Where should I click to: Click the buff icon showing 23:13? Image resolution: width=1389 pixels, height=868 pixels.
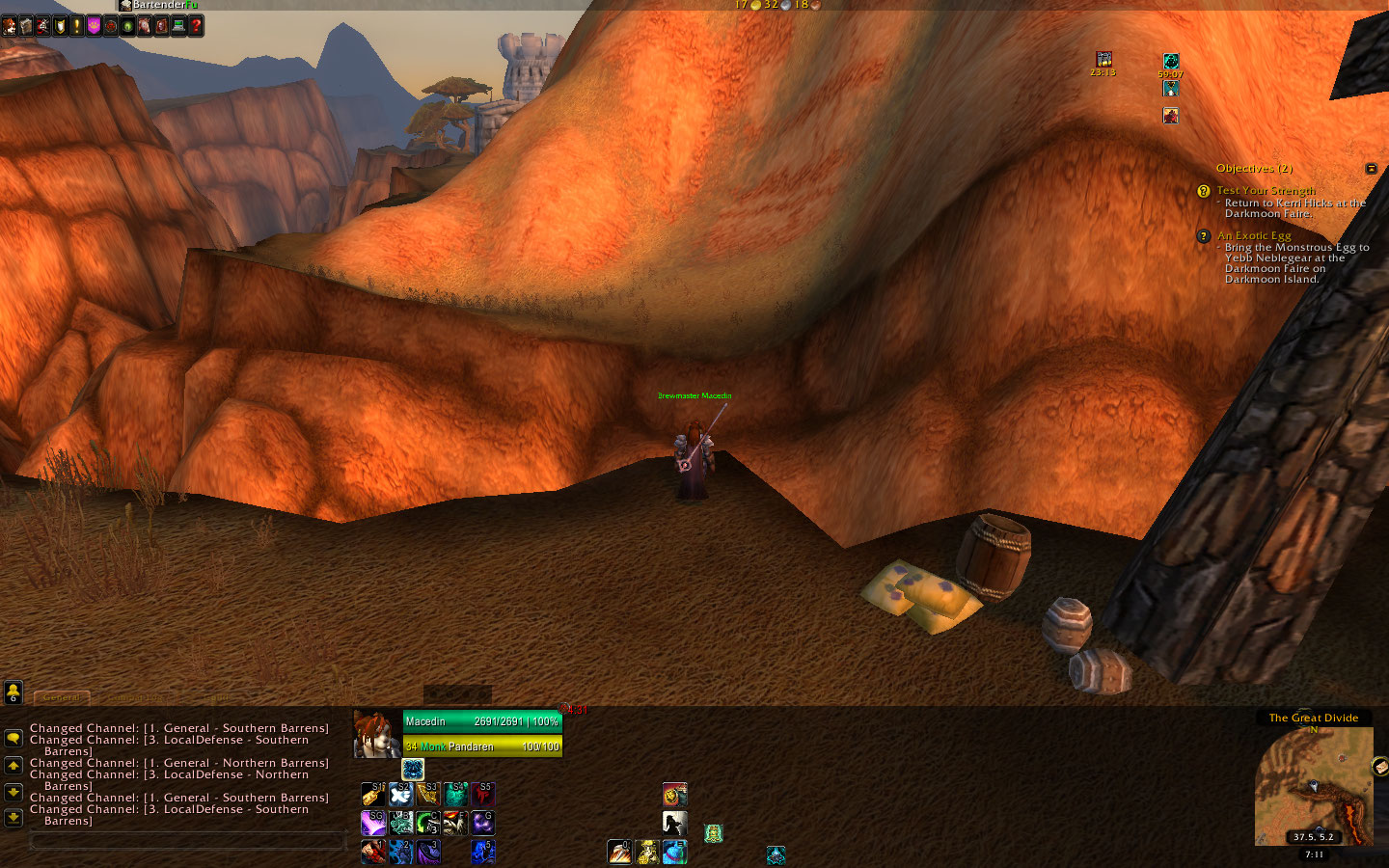(1103, 60)
